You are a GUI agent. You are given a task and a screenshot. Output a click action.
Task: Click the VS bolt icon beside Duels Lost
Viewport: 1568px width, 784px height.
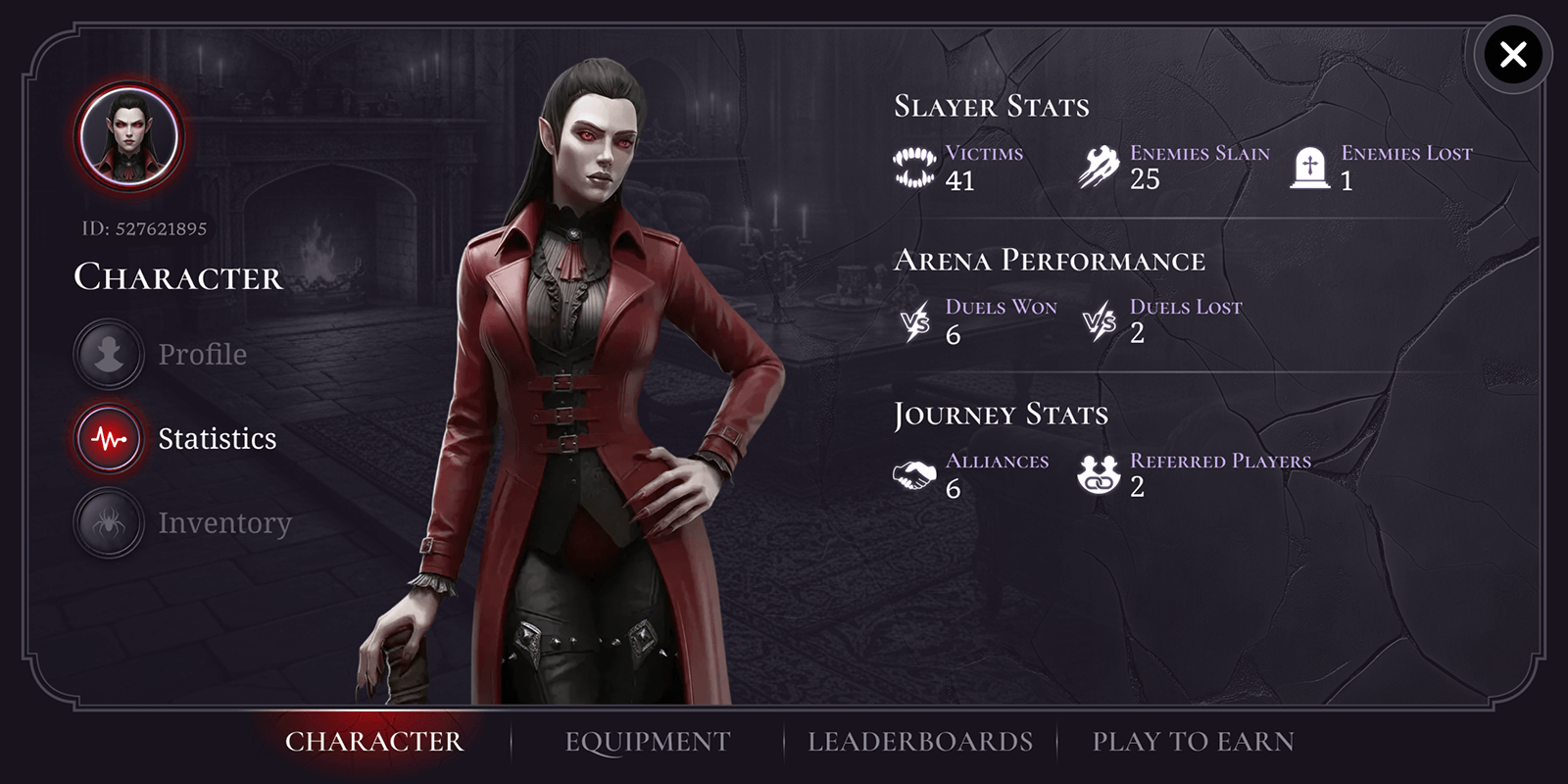[x=1102, y=321]
